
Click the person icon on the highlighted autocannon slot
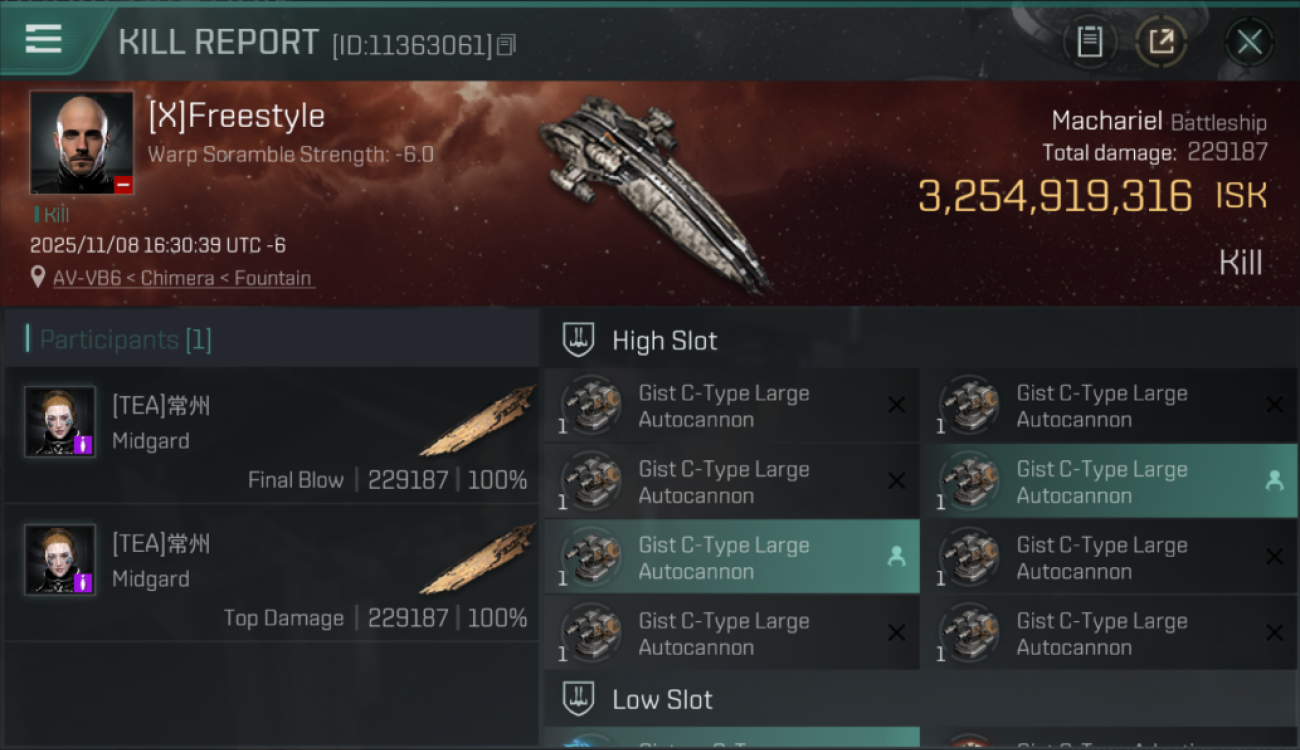[x=898, y=557]
